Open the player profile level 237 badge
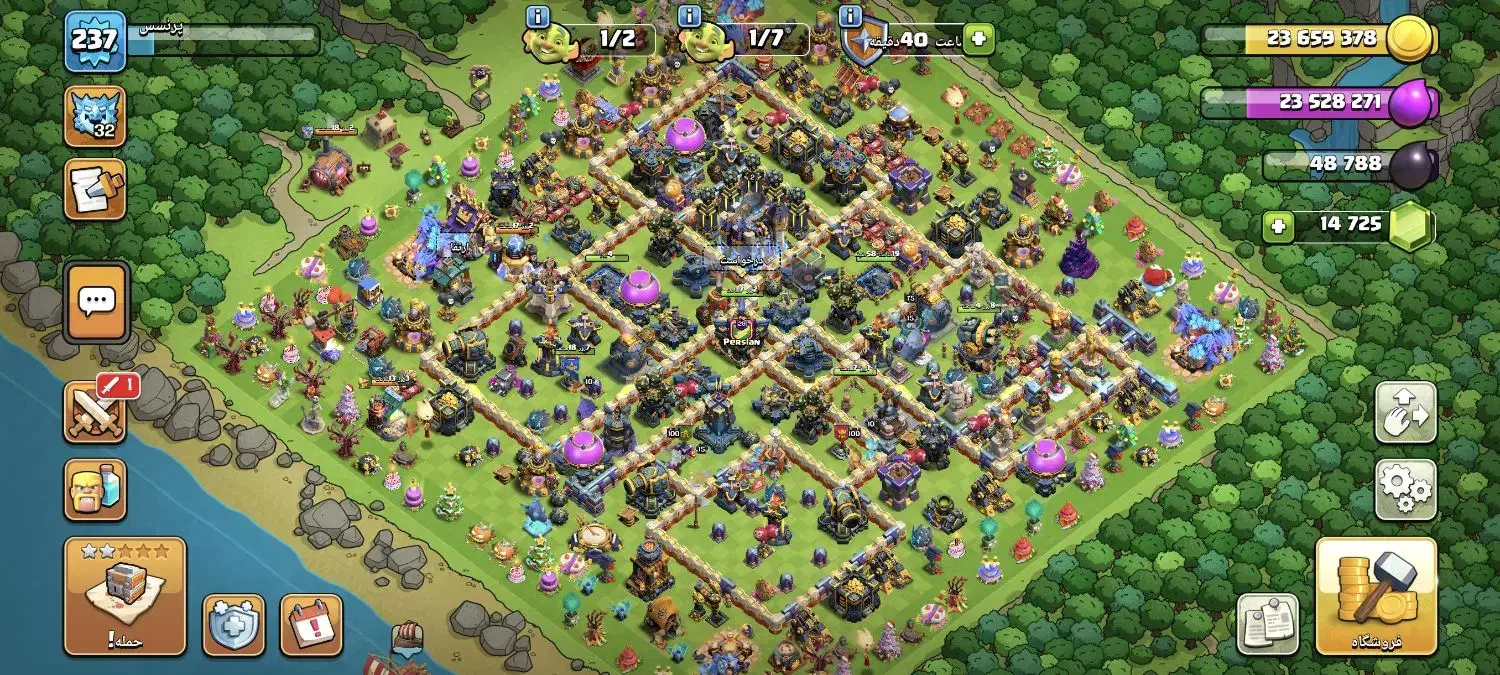Viewport: 1500px width, 675px height. tap(95, 41)
